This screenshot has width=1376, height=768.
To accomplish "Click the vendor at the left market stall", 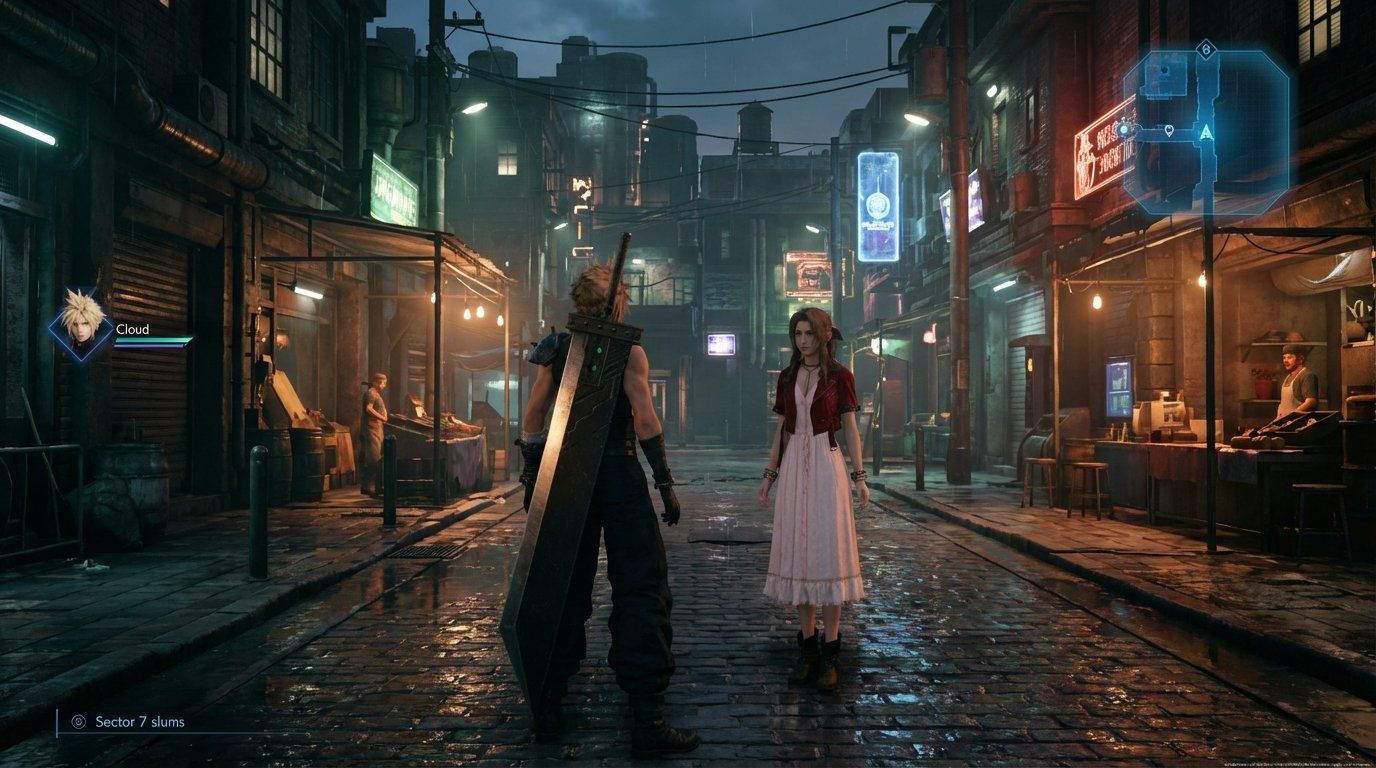I will click(x=378, y=410).
